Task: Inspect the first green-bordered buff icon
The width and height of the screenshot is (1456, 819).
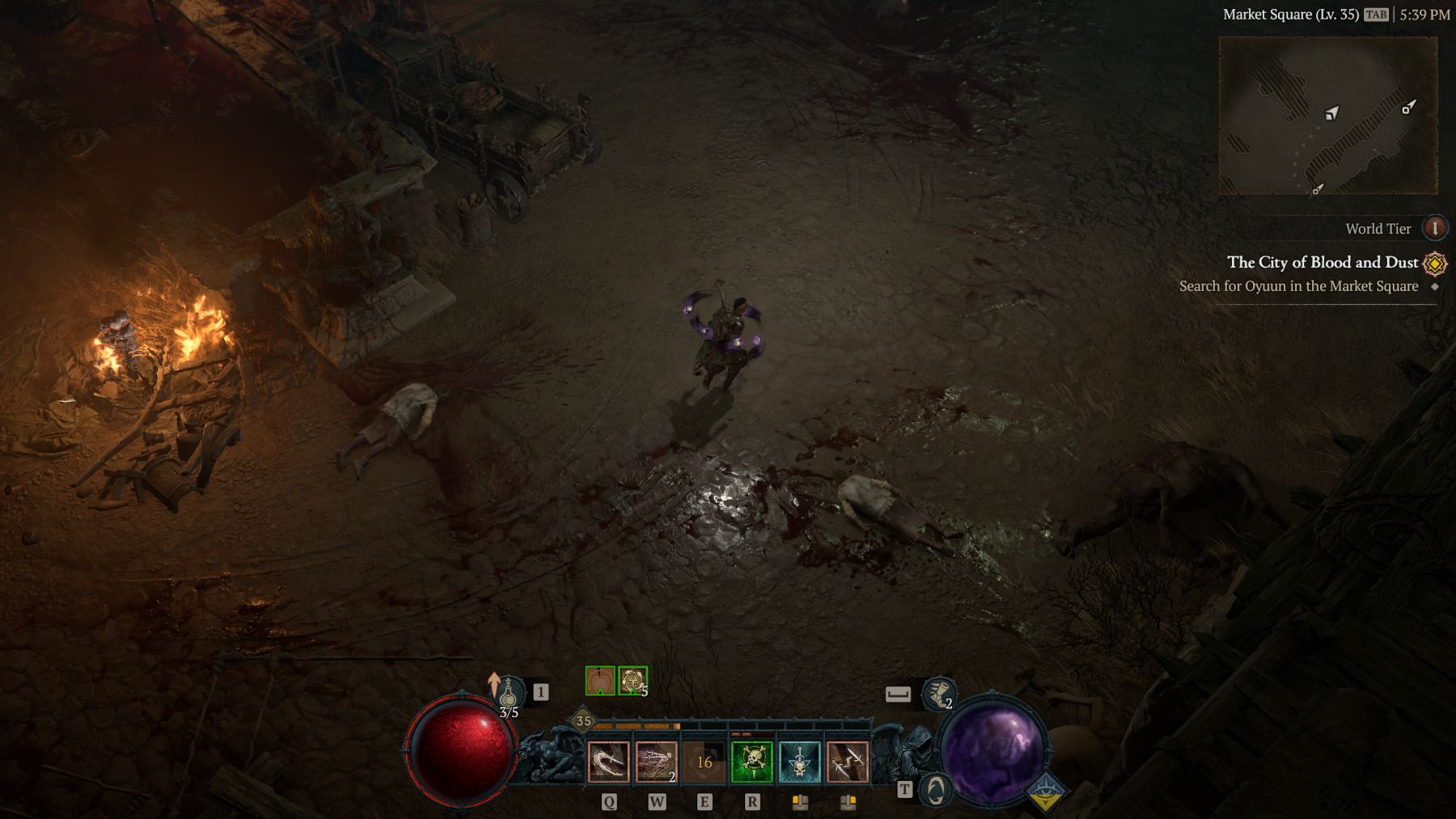Action: (599, 681)
